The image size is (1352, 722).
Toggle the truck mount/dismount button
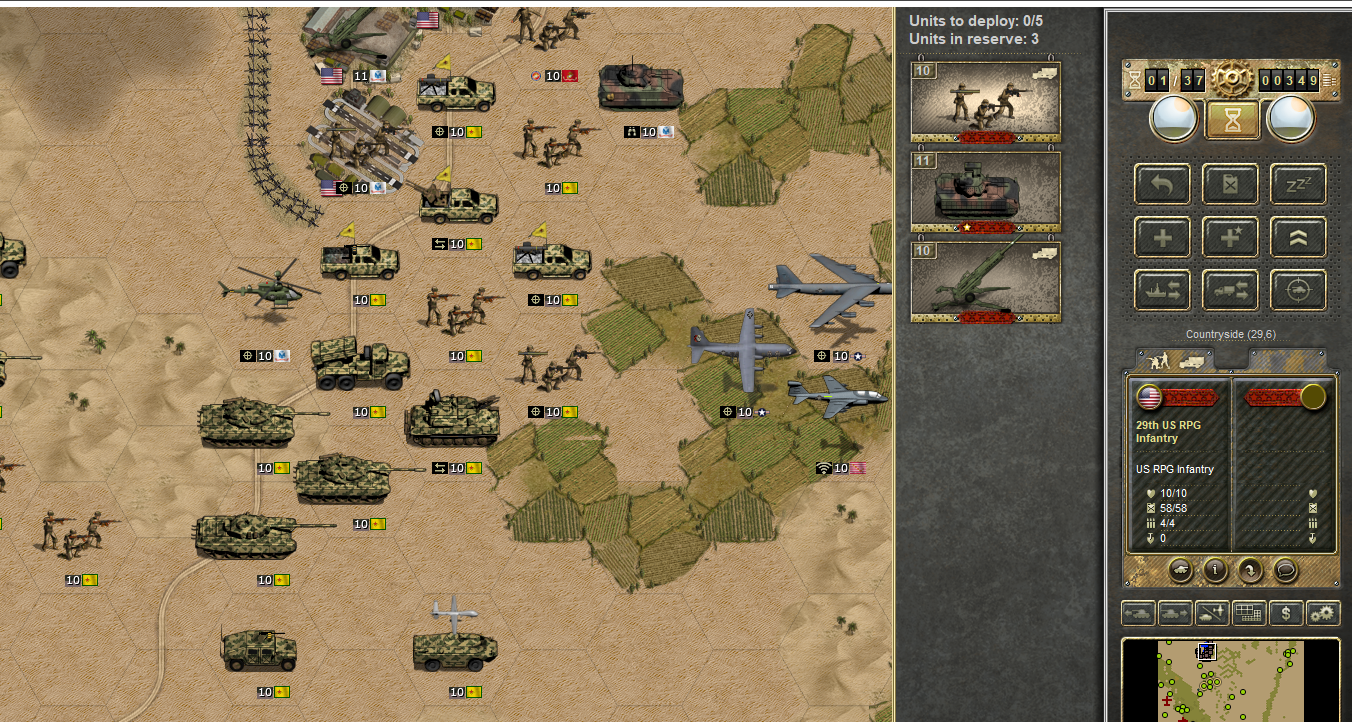click(1229, 290)
